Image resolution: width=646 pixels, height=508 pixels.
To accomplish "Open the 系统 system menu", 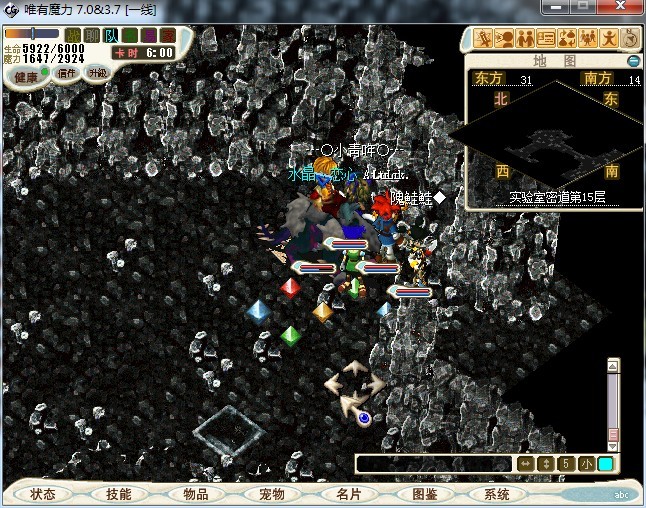I will point(497,494).
